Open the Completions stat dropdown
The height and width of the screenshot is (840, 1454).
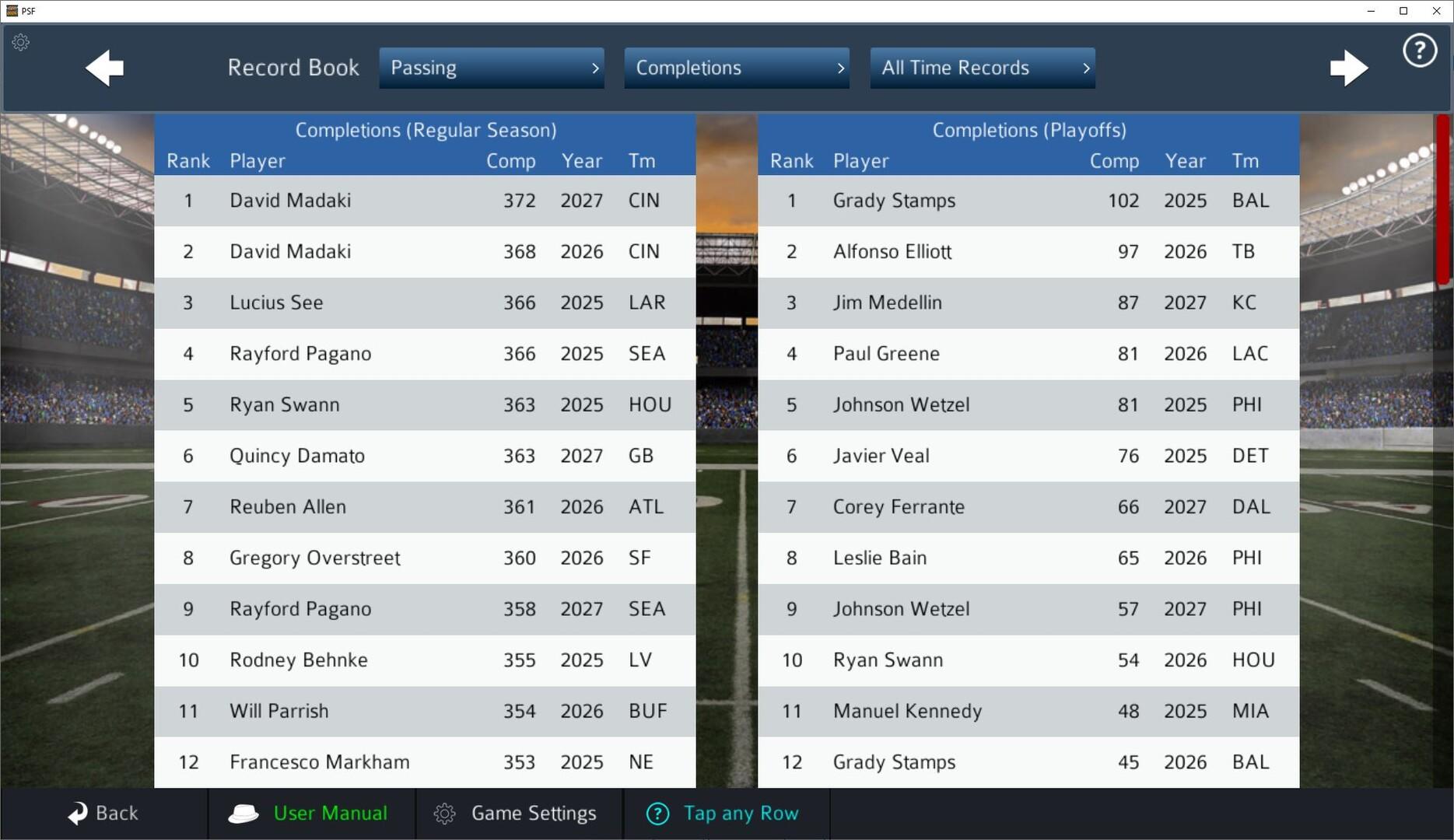coord(736,68)
